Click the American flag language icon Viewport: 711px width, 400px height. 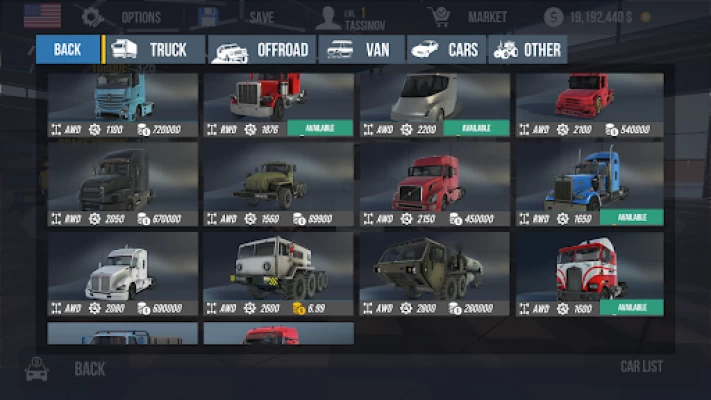tap(42, 16)
